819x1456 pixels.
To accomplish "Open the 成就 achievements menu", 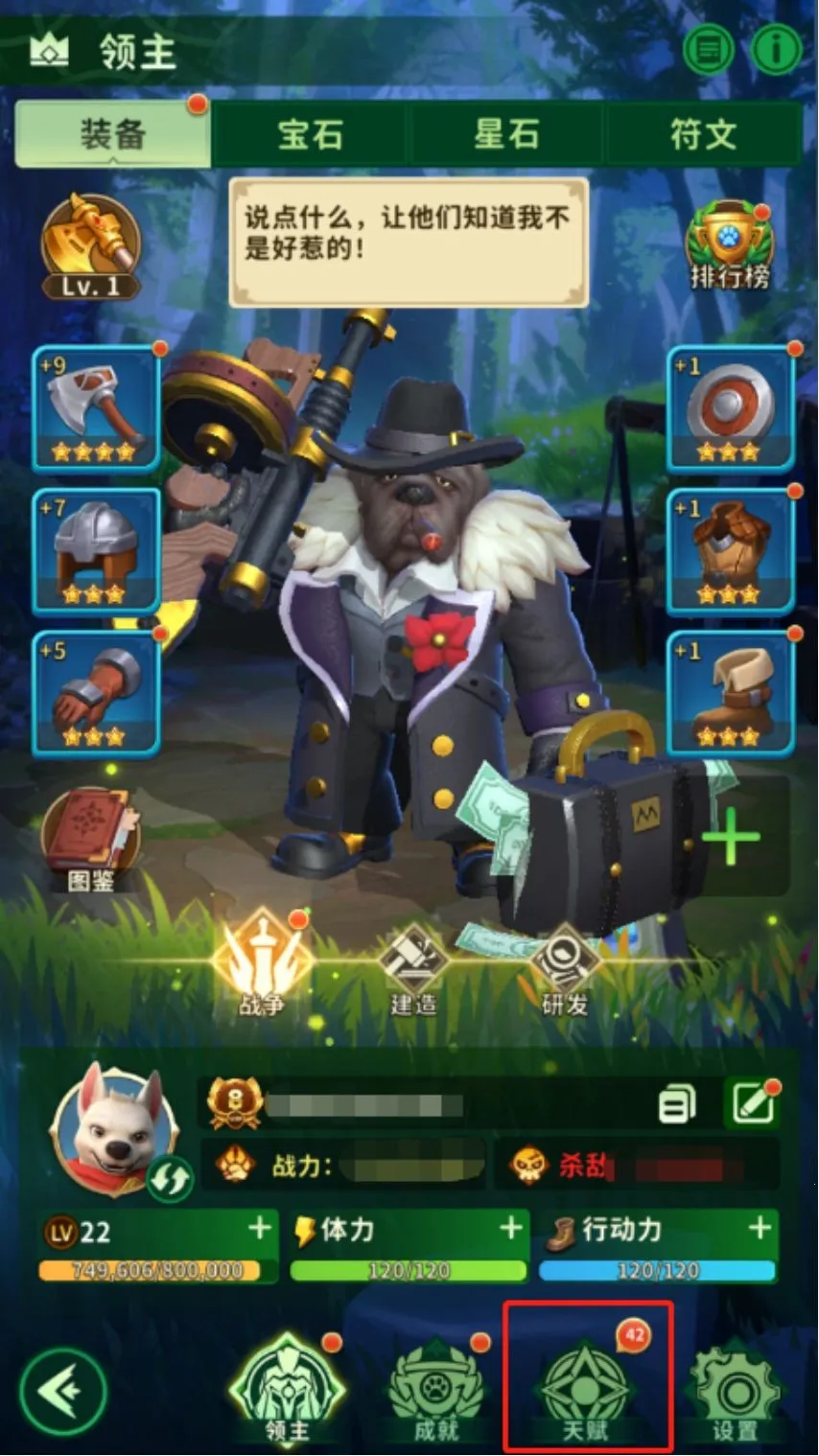I will point(436,1390).
